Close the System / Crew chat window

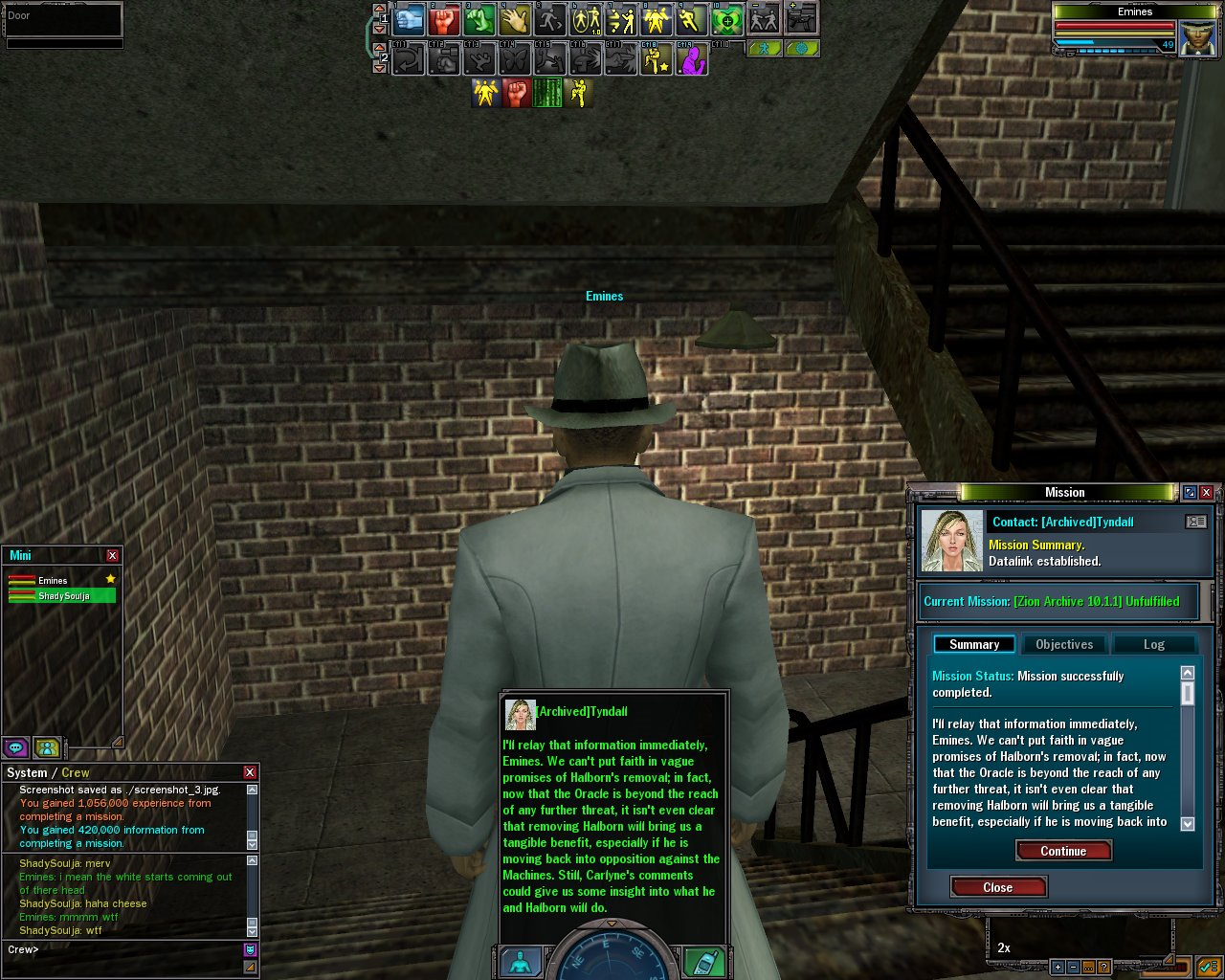[250, 772]
